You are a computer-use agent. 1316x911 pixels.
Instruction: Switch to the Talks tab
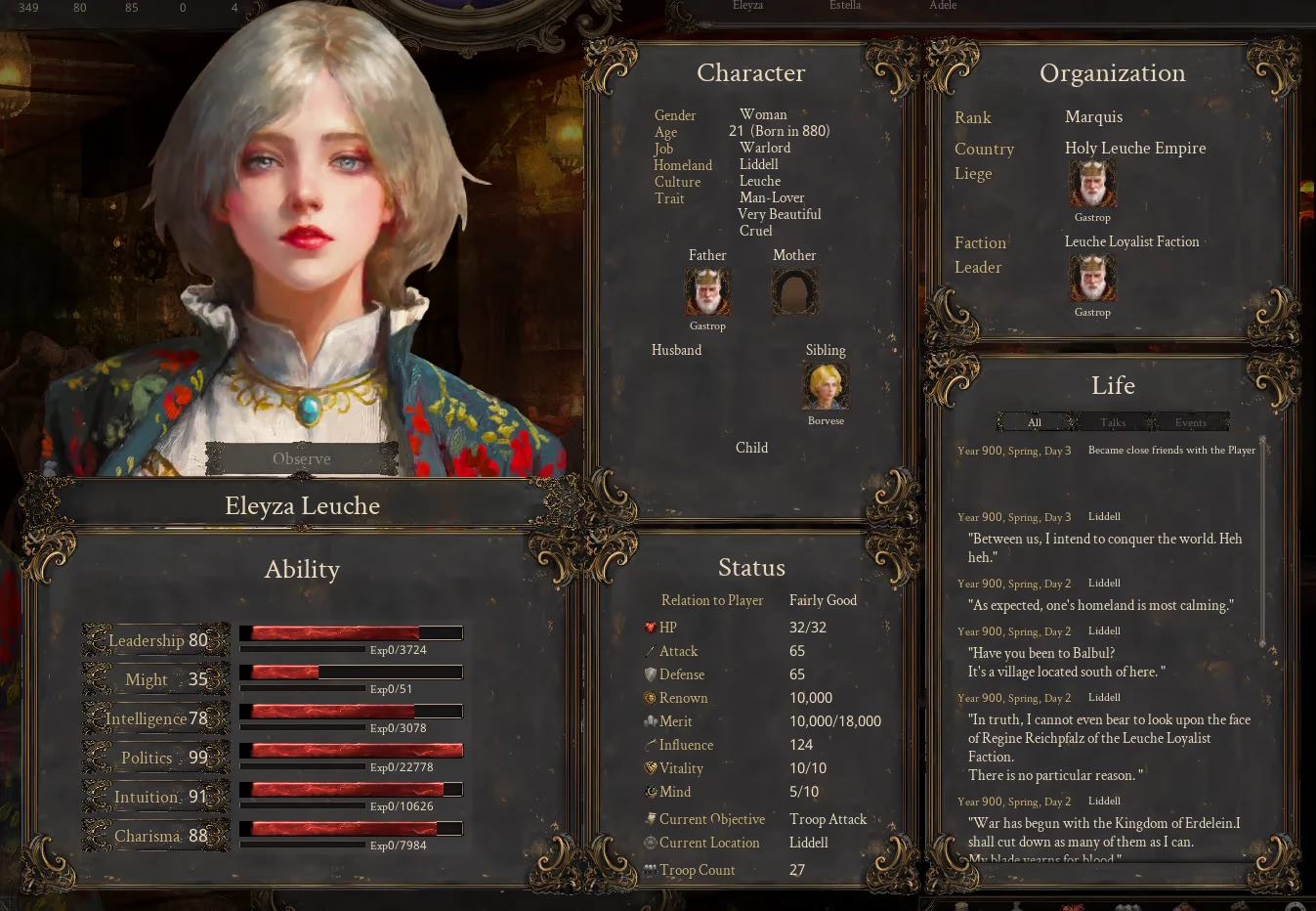pos(1112,422)
